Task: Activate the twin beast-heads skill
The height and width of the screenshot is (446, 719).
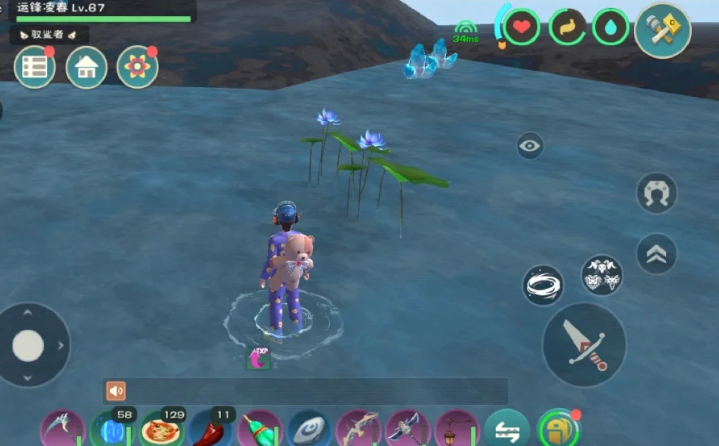Action: tap(601, 275)
